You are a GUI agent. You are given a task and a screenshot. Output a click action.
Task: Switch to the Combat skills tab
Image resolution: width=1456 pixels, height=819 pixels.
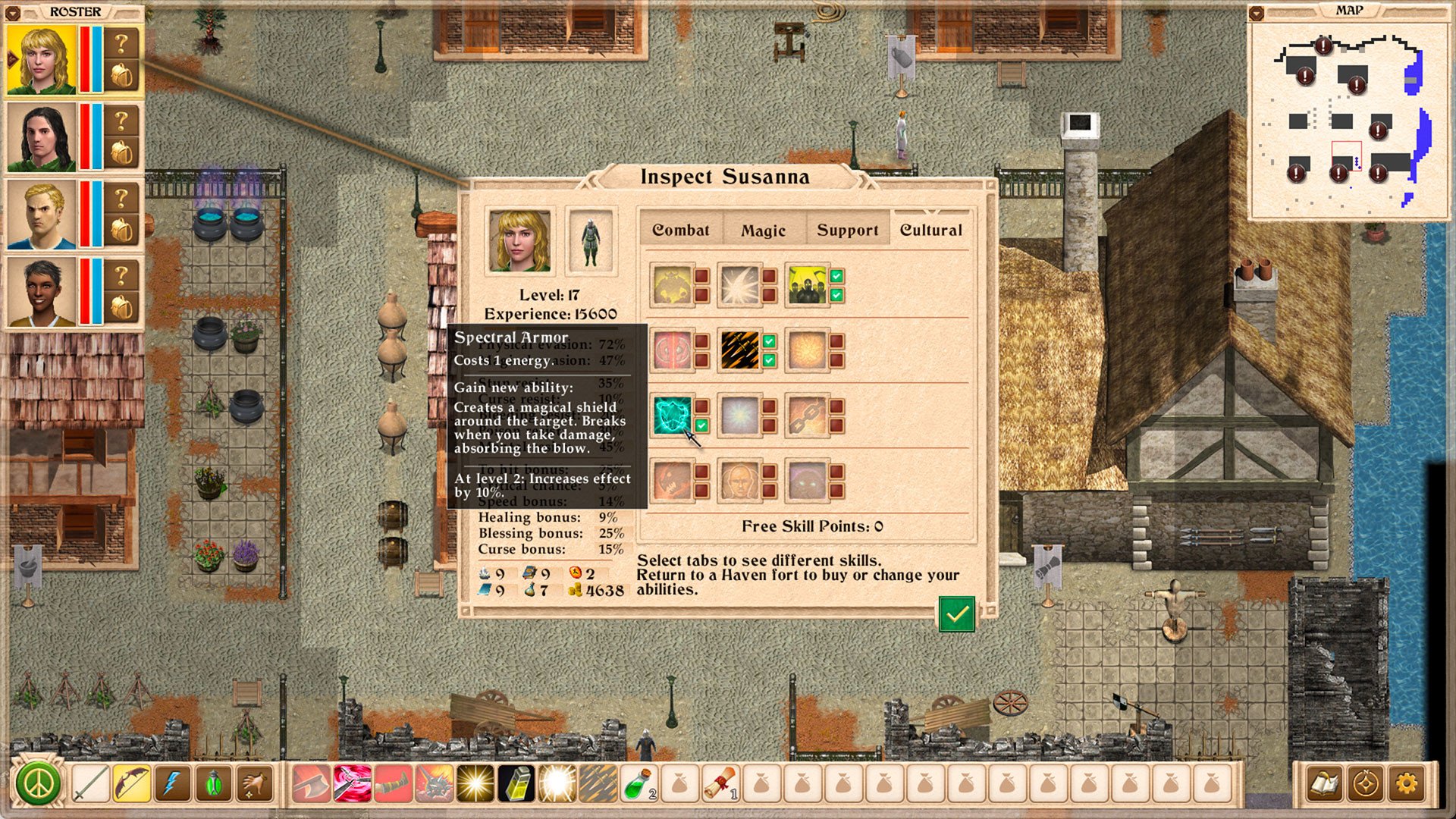click(681, 230)
